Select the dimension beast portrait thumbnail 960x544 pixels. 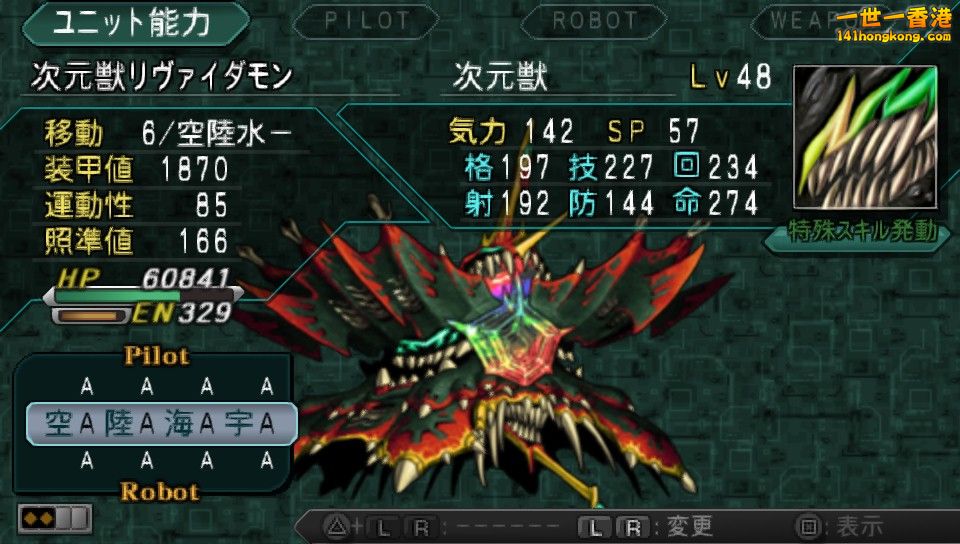(865, 137)
